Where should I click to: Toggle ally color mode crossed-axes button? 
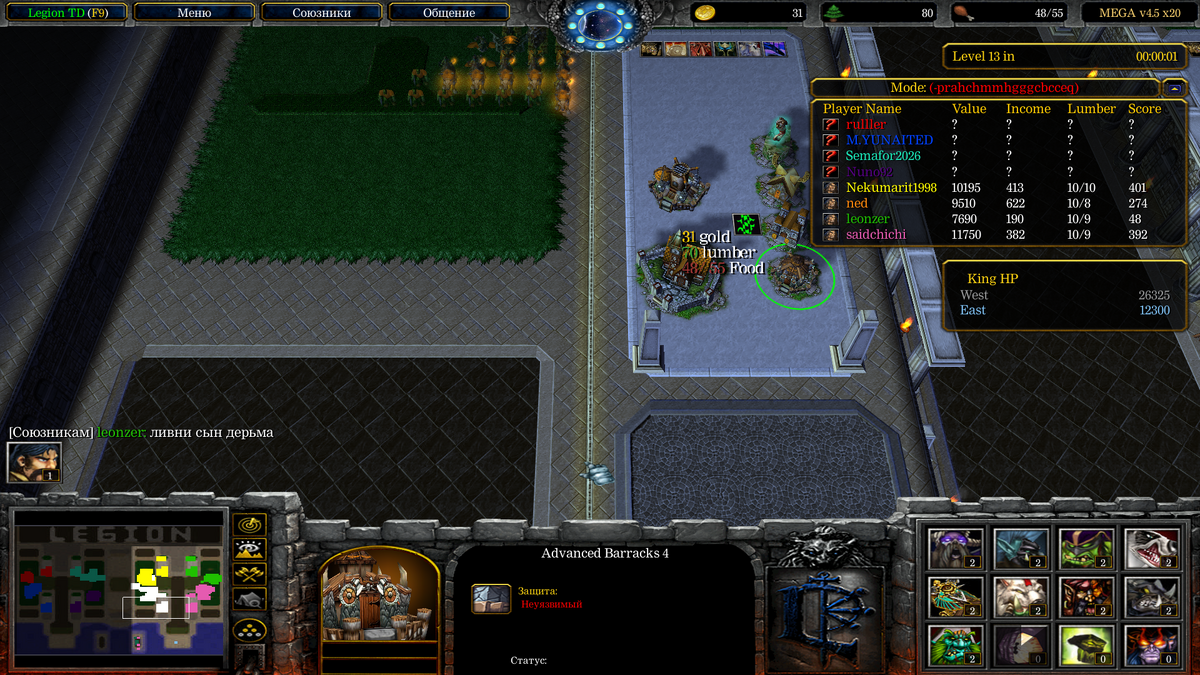pos(249,573)
